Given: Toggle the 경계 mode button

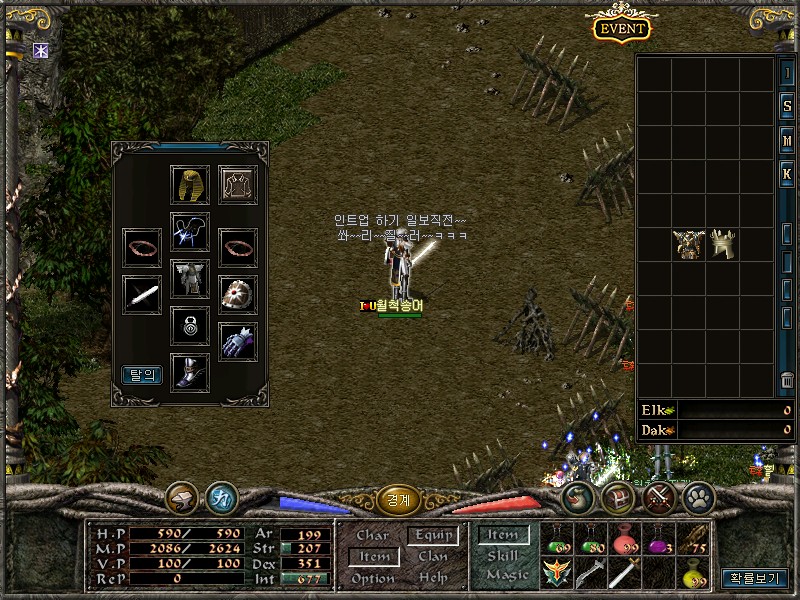Looking at the screenshot, I should (398, 498).
